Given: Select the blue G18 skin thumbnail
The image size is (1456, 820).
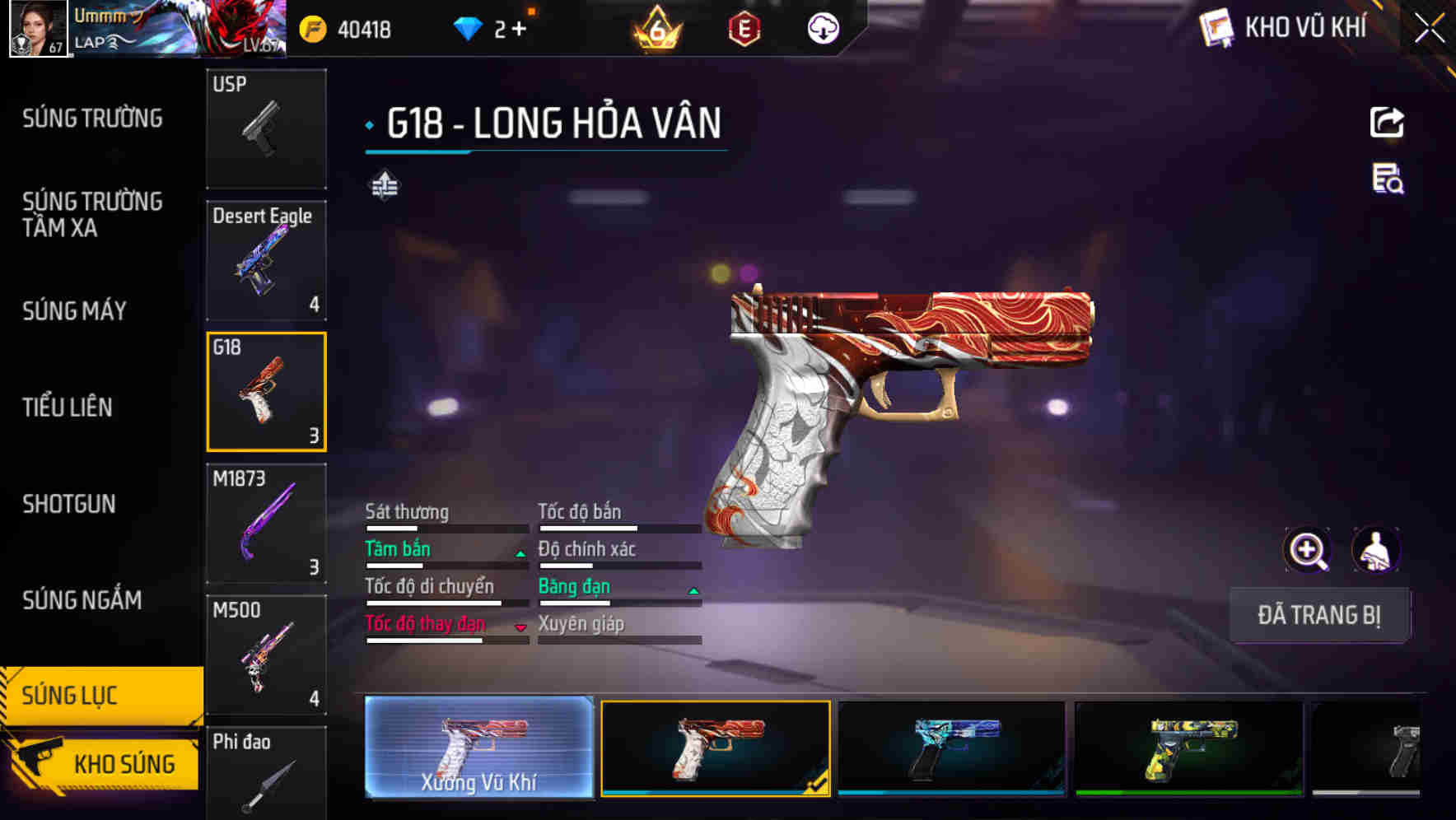Looking at the screenshot, I should (x=951, y=748).
